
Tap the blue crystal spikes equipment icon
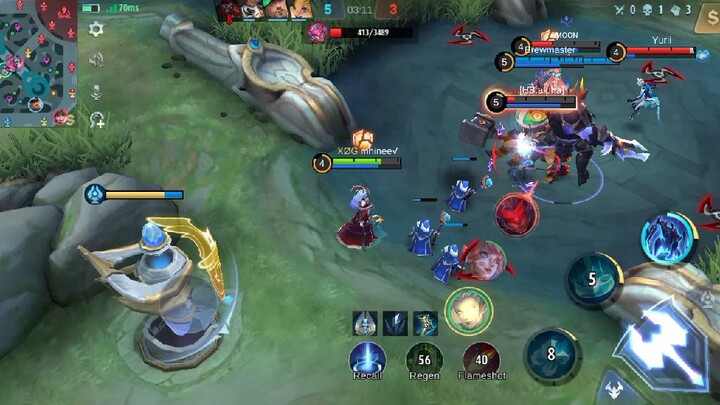click(x=396, y=323)
